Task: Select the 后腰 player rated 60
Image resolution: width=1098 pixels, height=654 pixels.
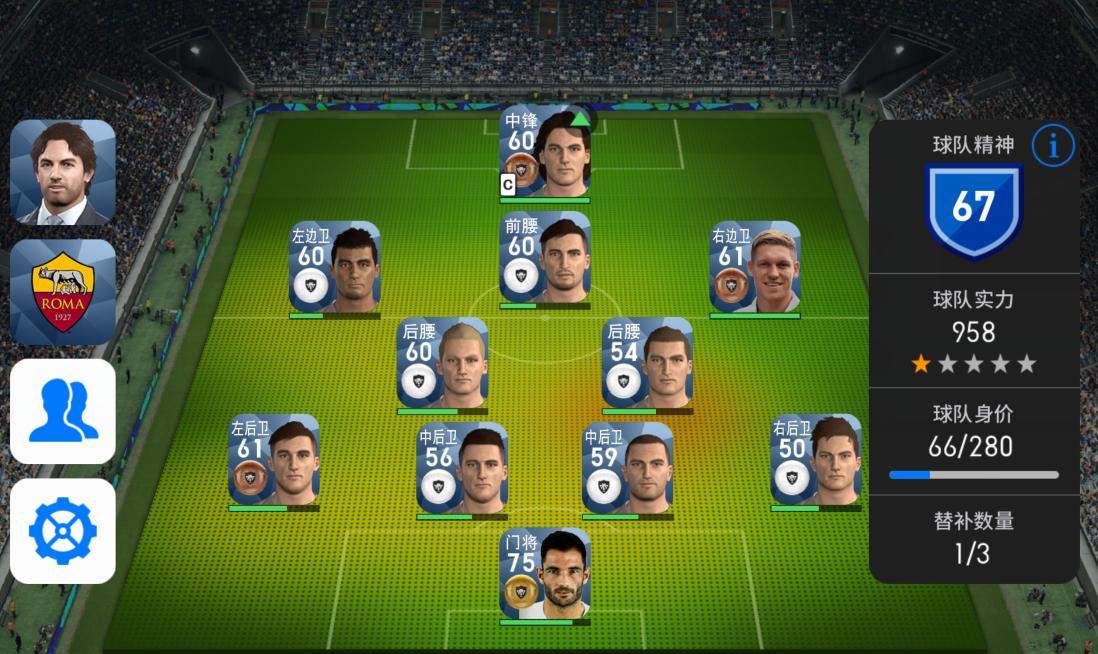Action: pos(442,364)
